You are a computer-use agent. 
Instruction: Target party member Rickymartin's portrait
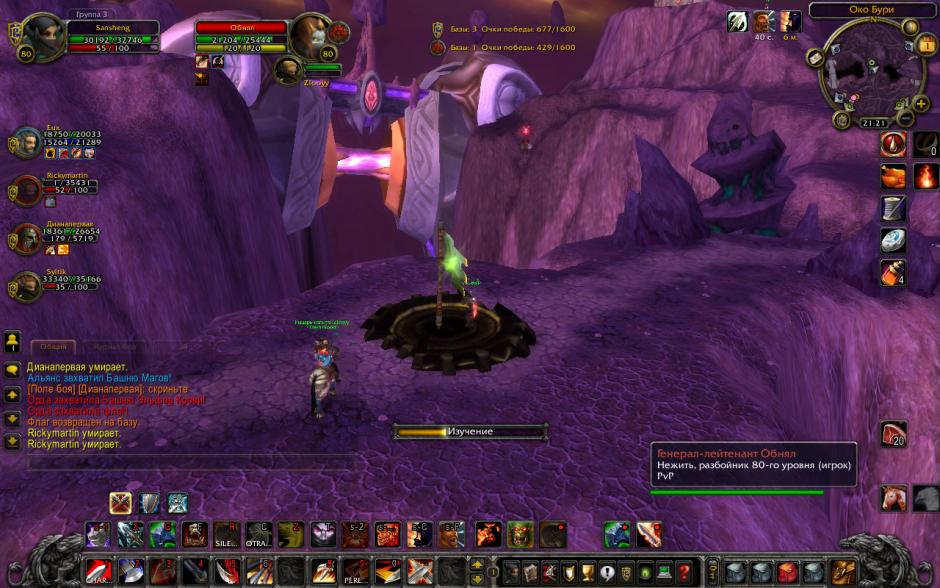tap(27, 190)
